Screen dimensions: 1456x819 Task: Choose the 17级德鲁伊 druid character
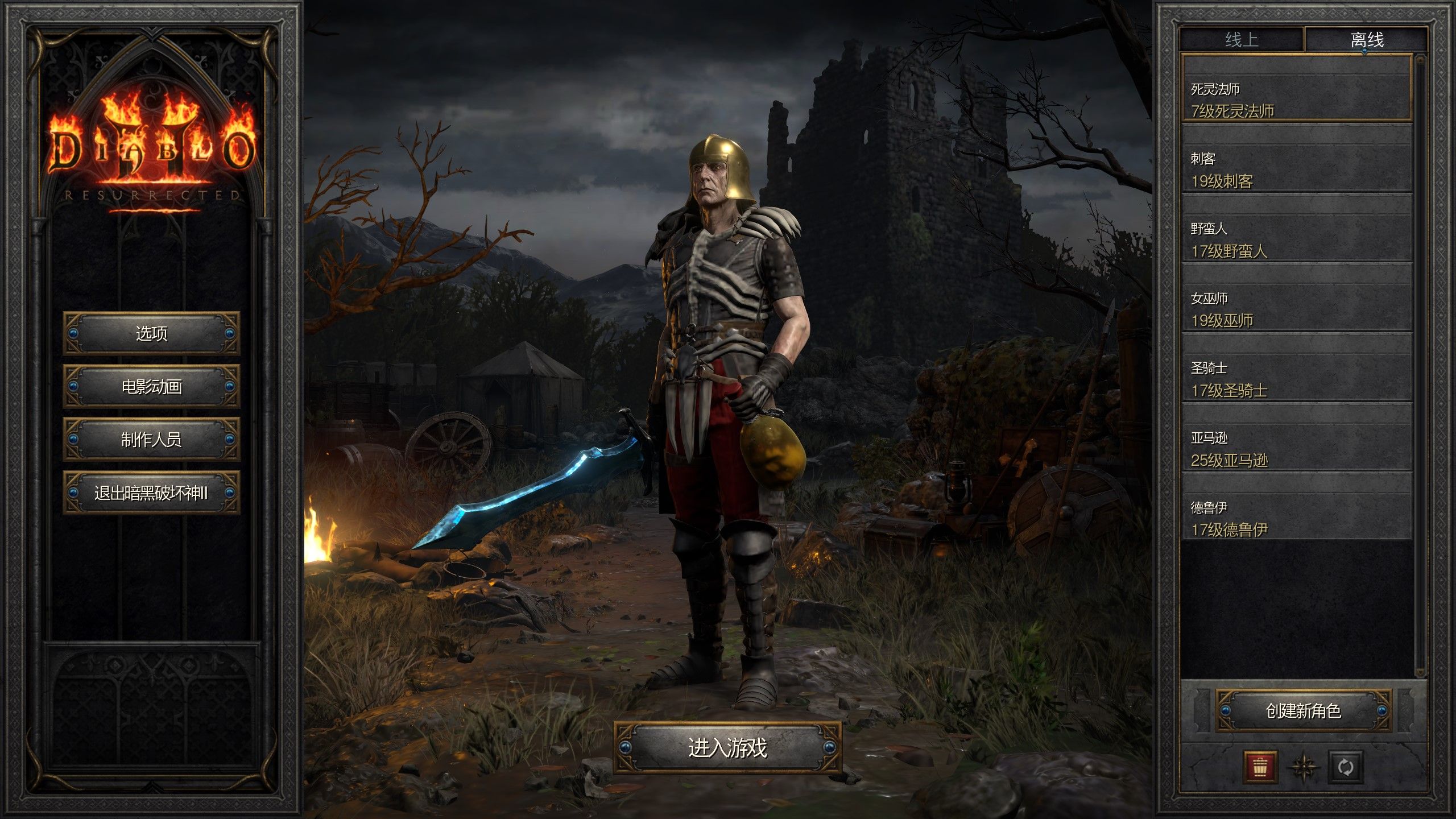coord(1297,519)
